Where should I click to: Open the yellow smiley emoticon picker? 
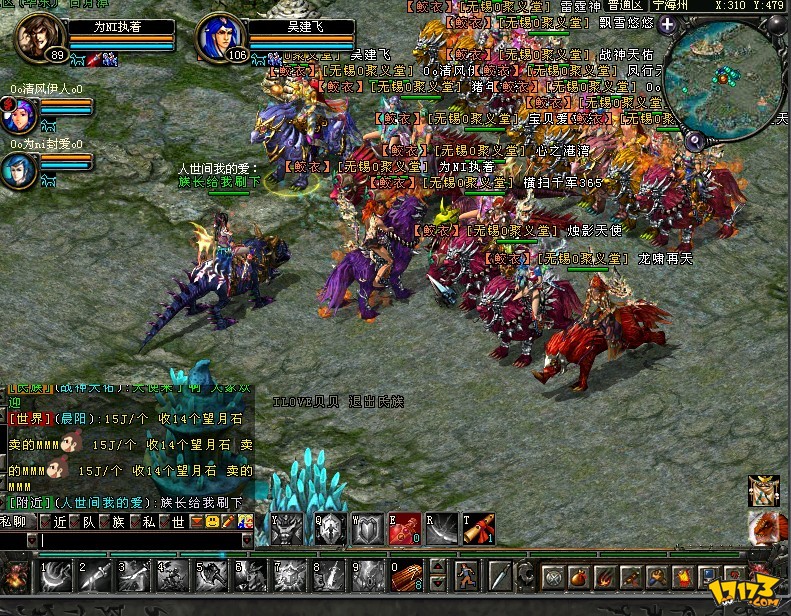(213, 521)
